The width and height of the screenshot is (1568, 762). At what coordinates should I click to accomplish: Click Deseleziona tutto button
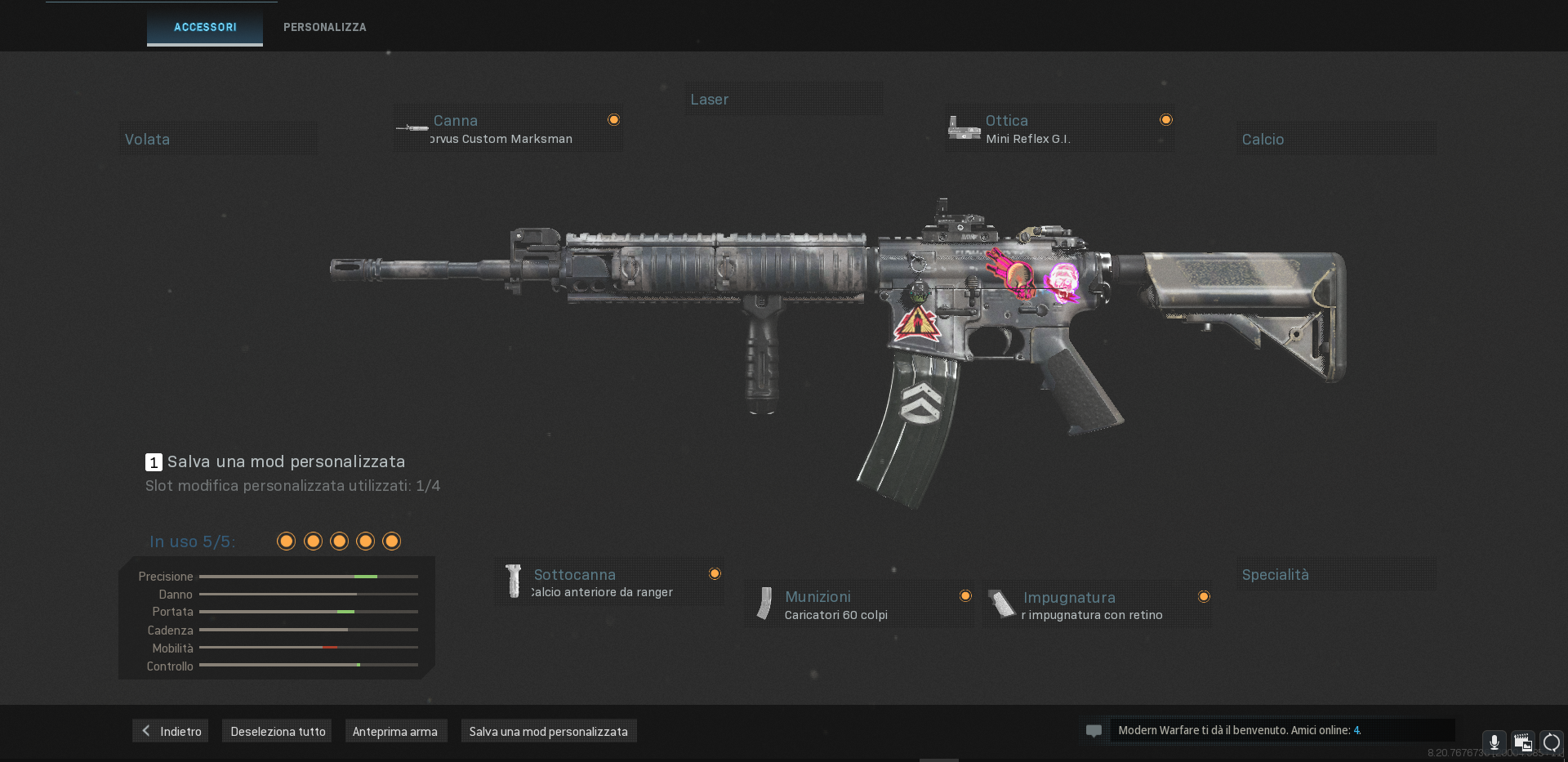pyautogui.click(x=278, y=731)
